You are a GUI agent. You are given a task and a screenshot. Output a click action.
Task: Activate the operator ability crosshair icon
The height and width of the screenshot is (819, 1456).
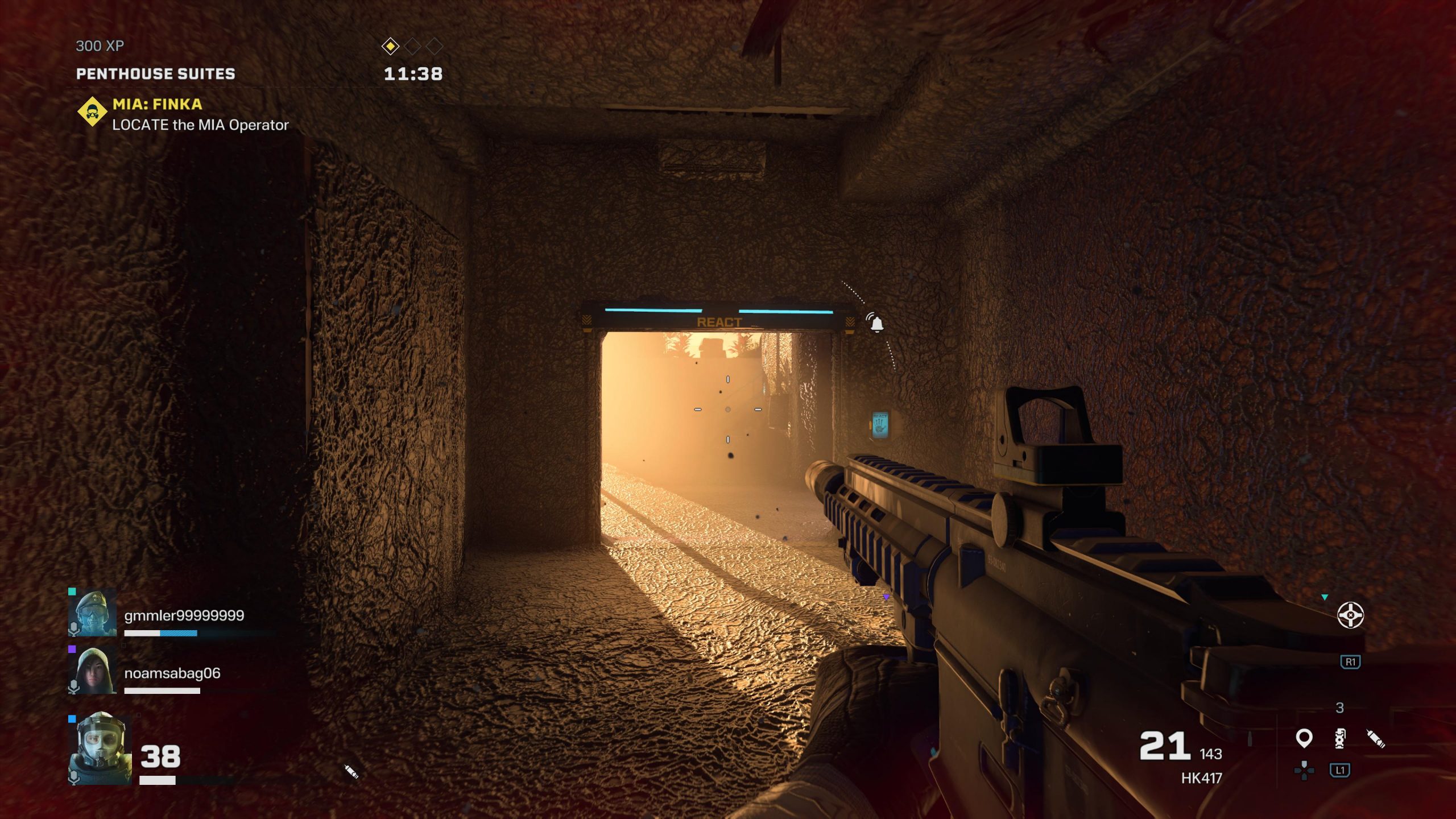coord(1350,615)
